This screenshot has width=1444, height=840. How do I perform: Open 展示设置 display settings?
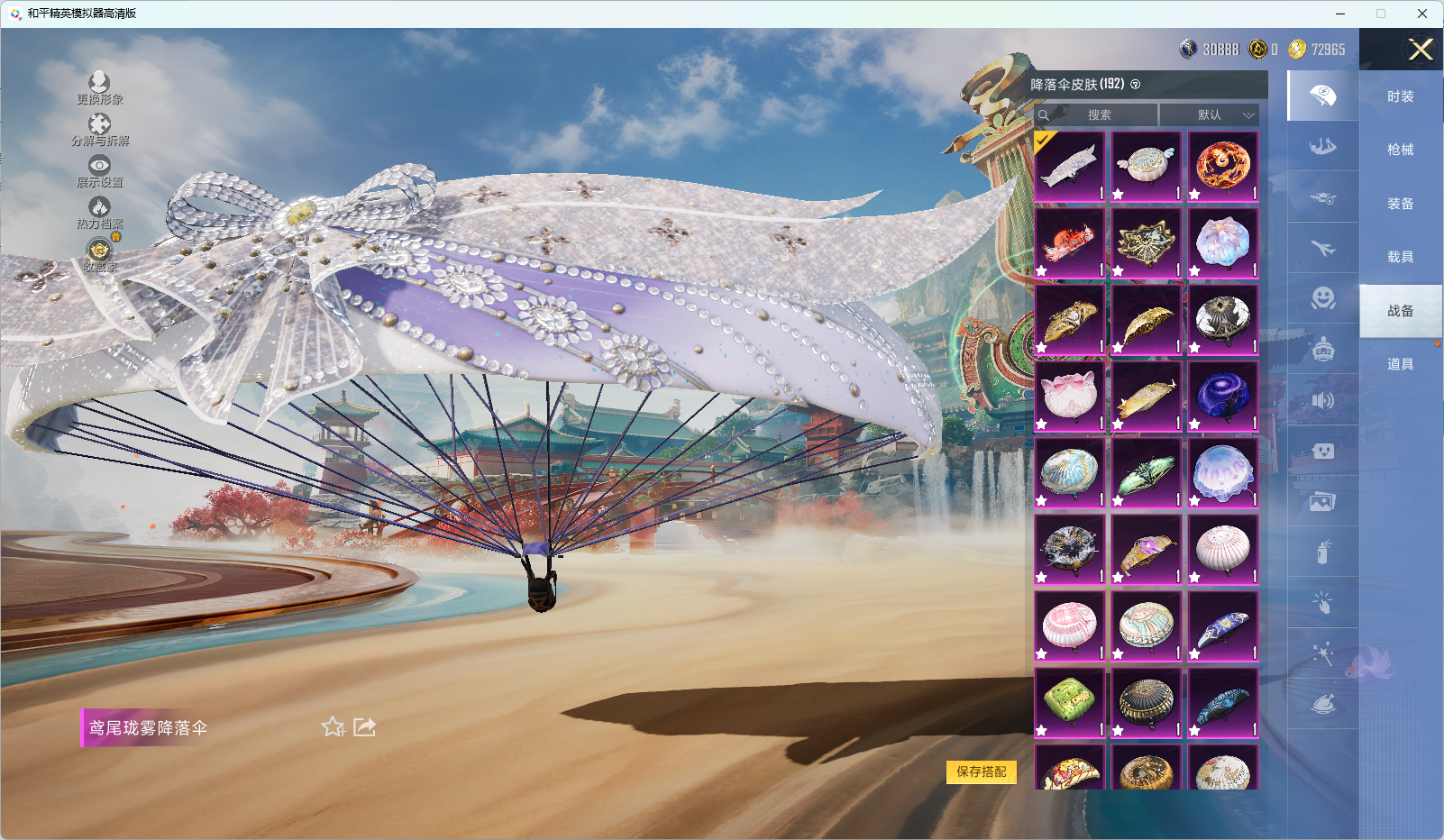99,171
